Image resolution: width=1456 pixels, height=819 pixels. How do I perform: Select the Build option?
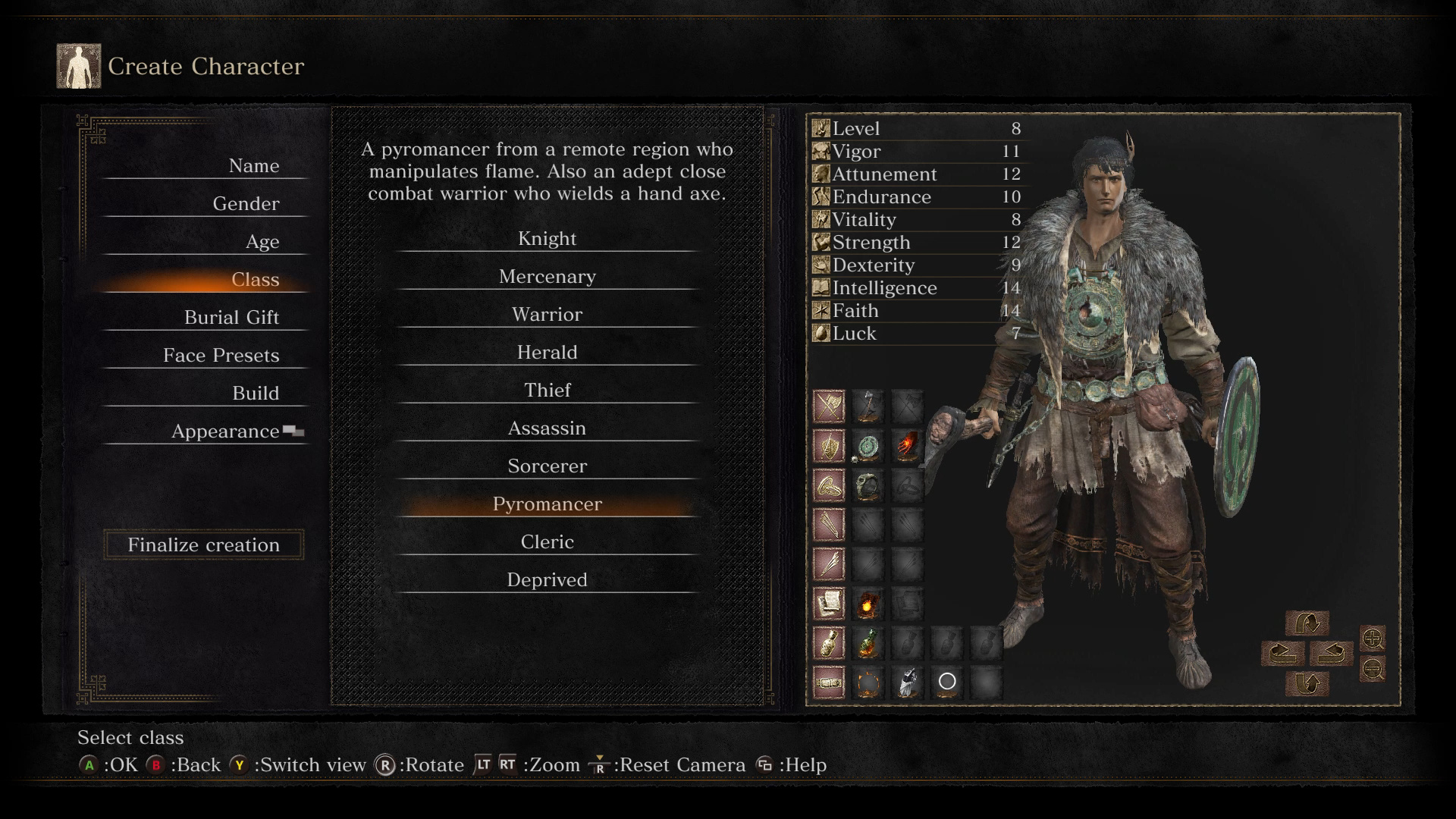255,394
